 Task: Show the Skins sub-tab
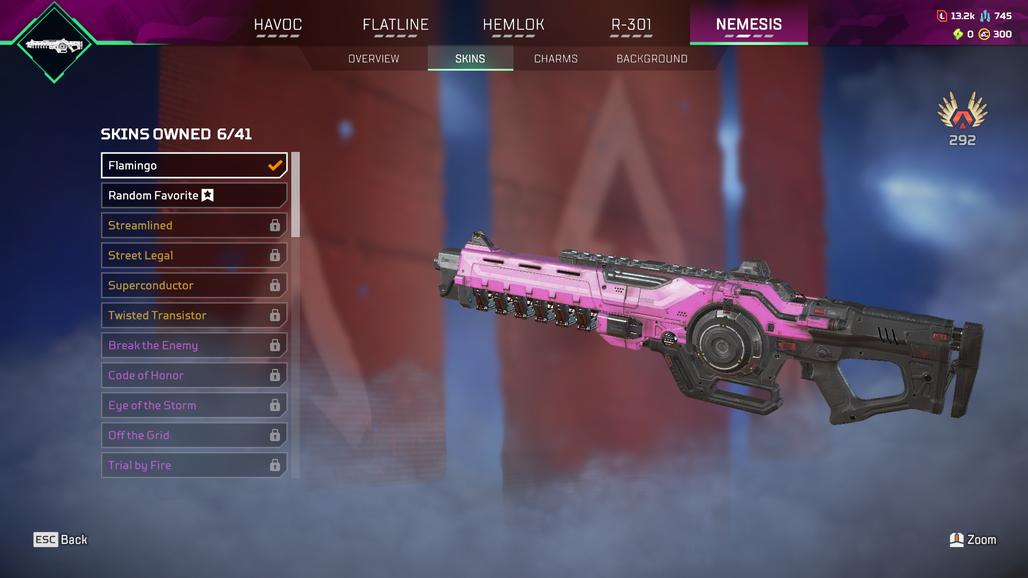(470, 59)
